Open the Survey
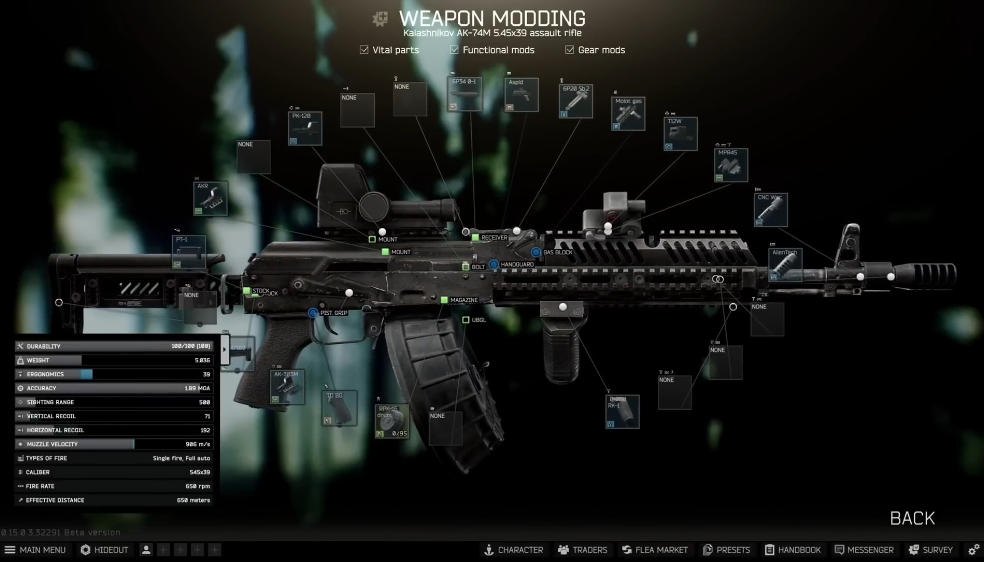The height and width of the screenshot is (562, 984). 931,550
